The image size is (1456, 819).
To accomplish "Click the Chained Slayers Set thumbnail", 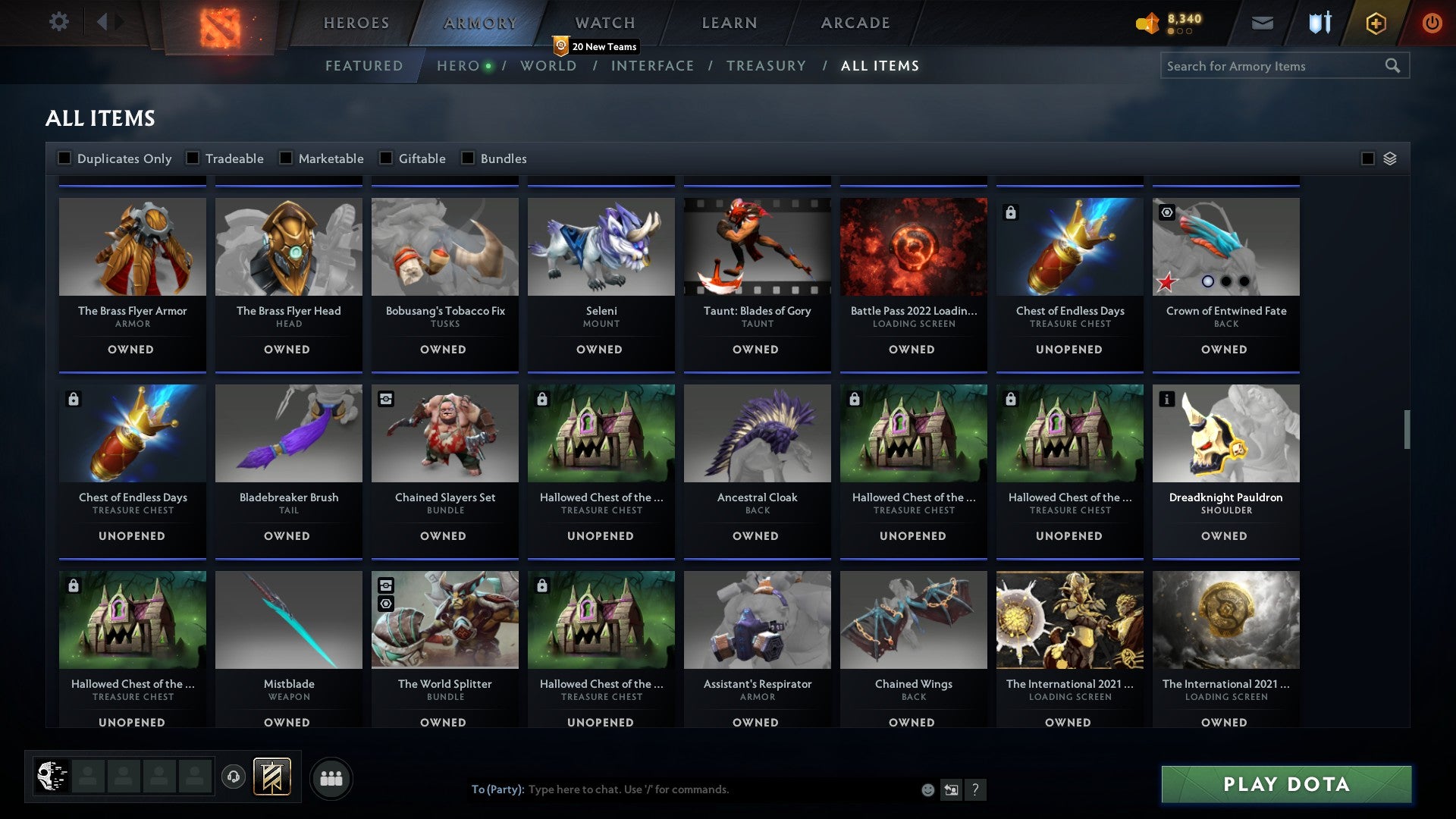I will (x=444, y=433).
